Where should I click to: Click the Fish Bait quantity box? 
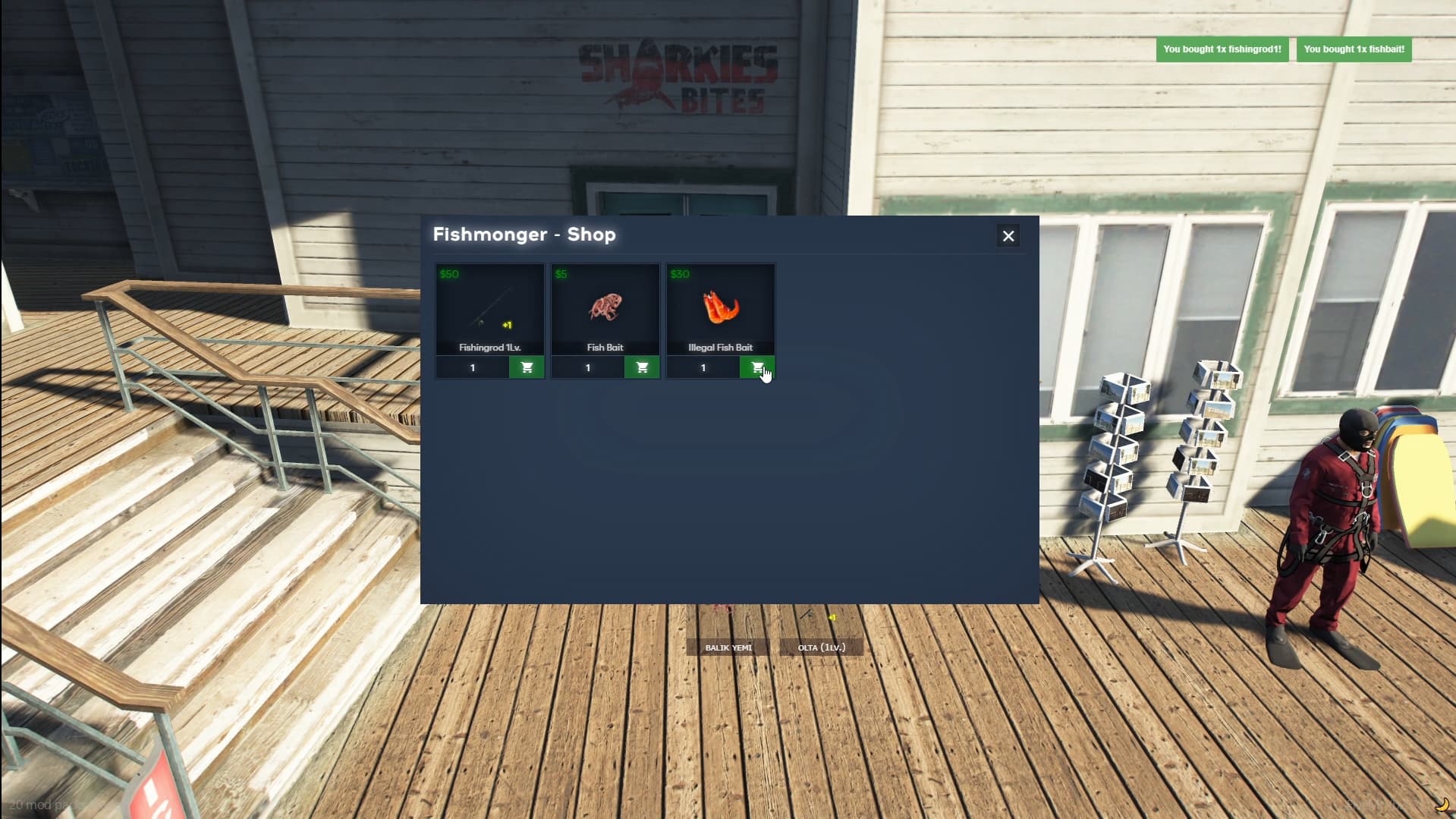(587, 367)
